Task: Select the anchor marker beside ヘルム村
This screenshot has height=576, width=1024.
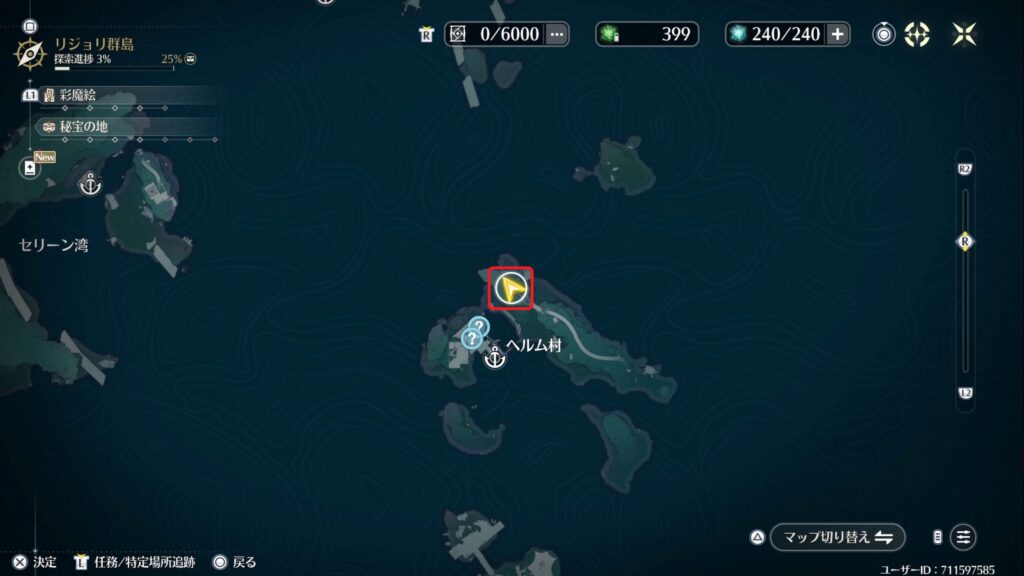Action: point(494,358)
